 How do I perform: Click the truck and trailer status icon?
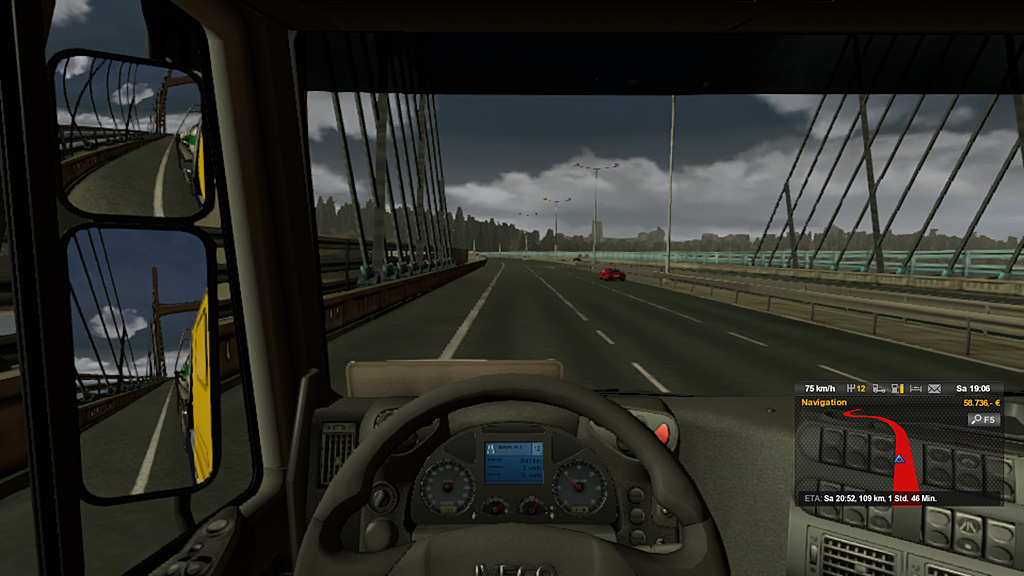pos(878,388)
